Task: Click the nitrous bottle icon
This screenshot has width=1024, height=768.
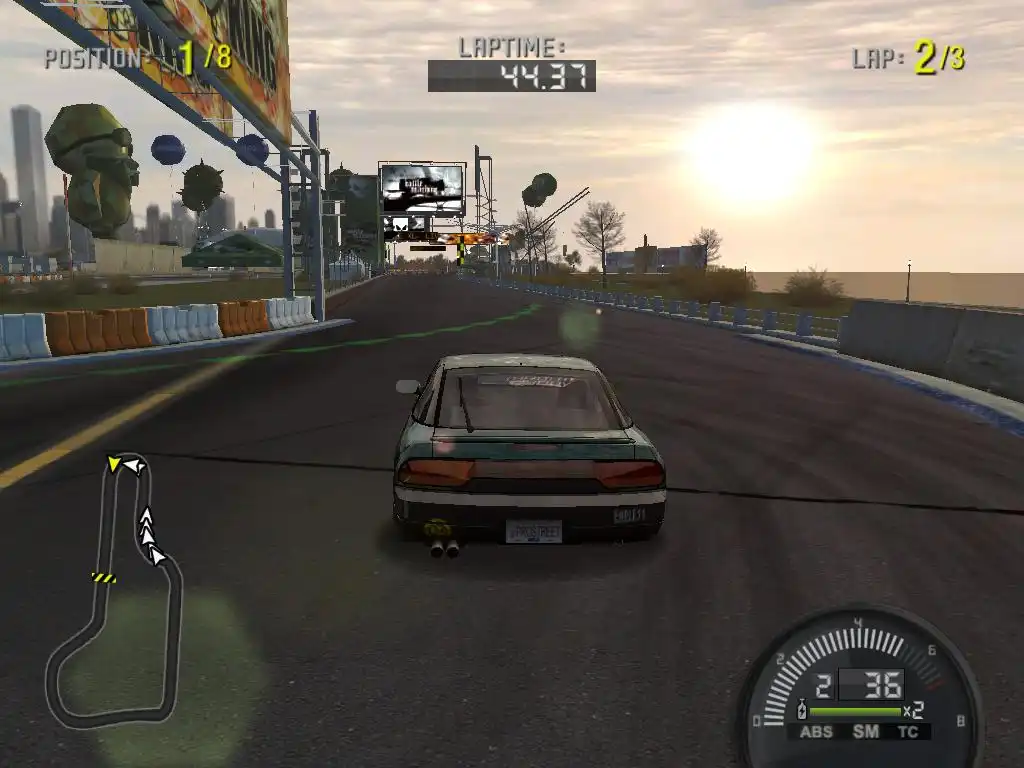Action: tap(802, 712)
